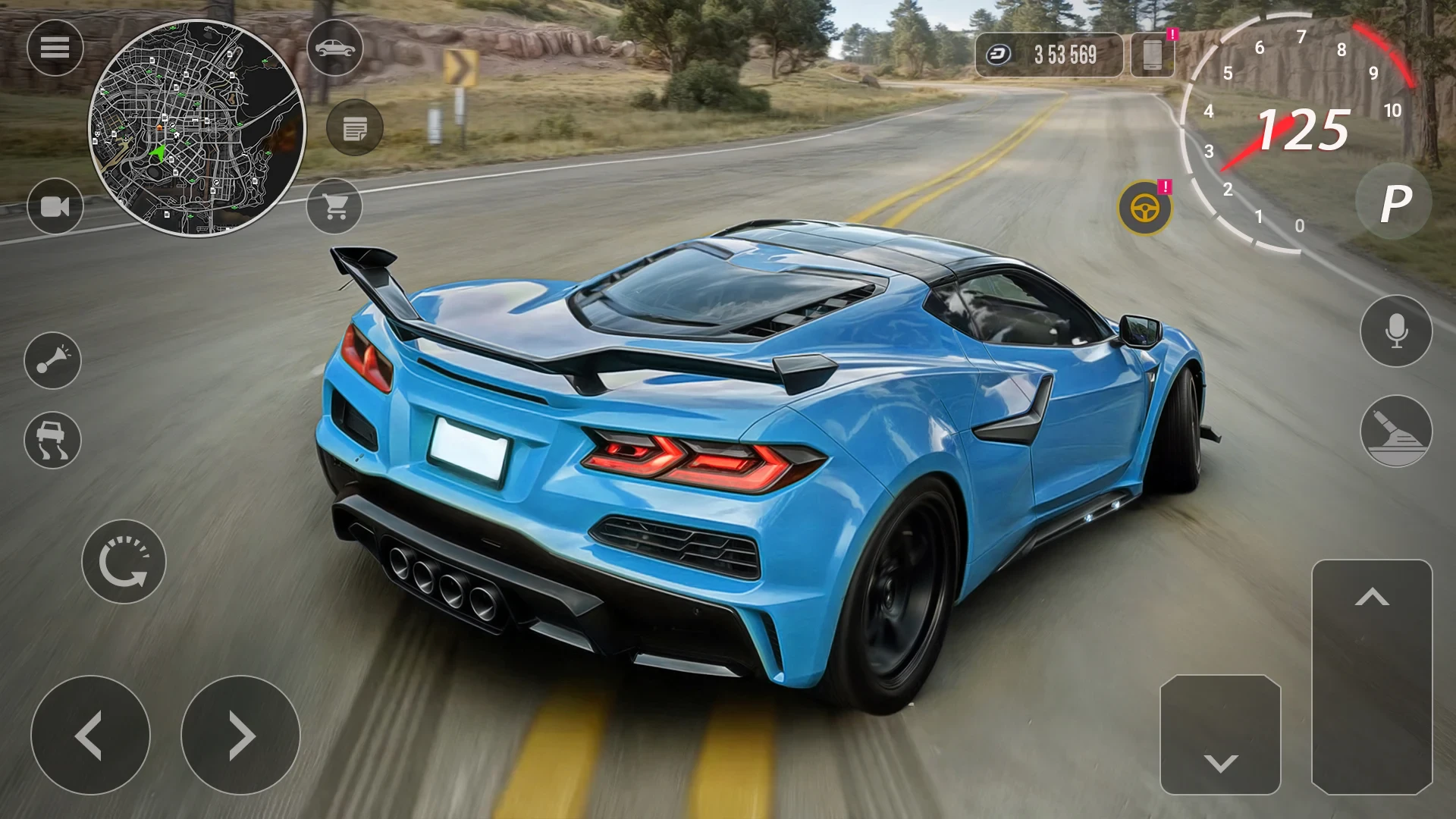Select the P gear indicator
This screenshot has width=1456, height=819.
coord(1394,202)
